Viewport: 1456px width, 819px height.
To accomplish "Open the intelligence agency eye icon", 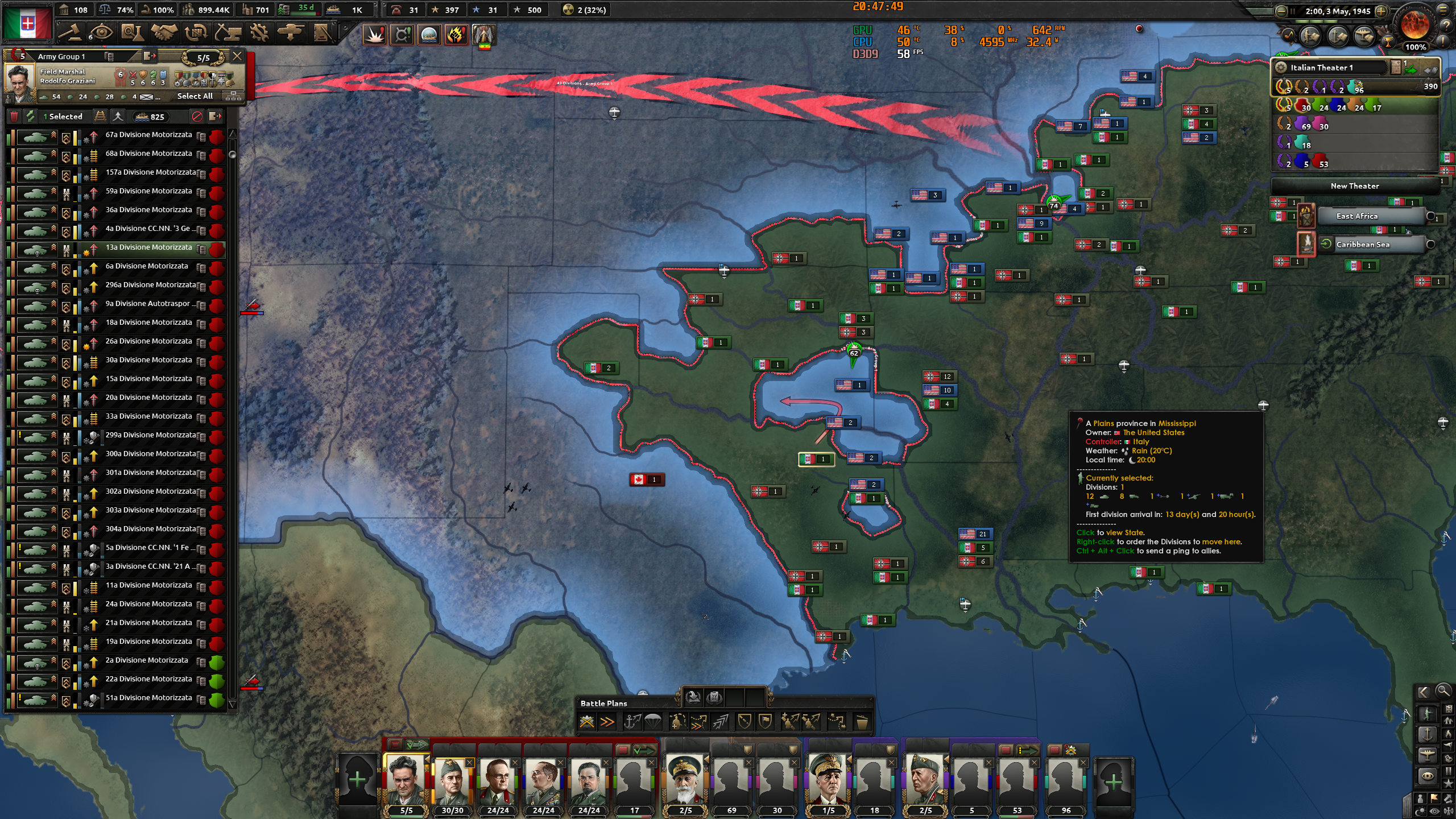I will (x=102, y=32).
